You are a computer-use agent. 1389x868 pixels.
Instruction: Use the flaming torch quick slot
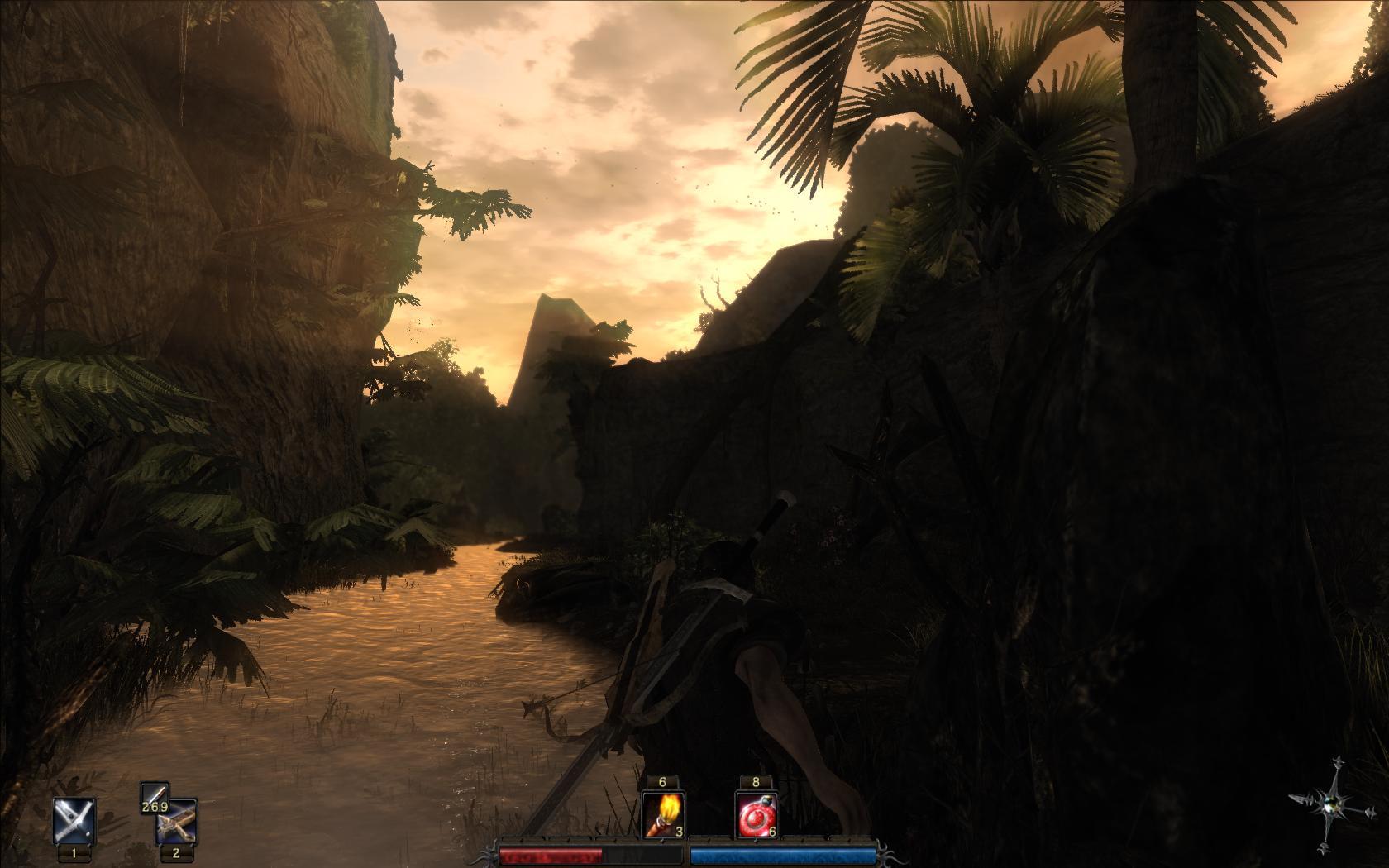pos(663,815)
